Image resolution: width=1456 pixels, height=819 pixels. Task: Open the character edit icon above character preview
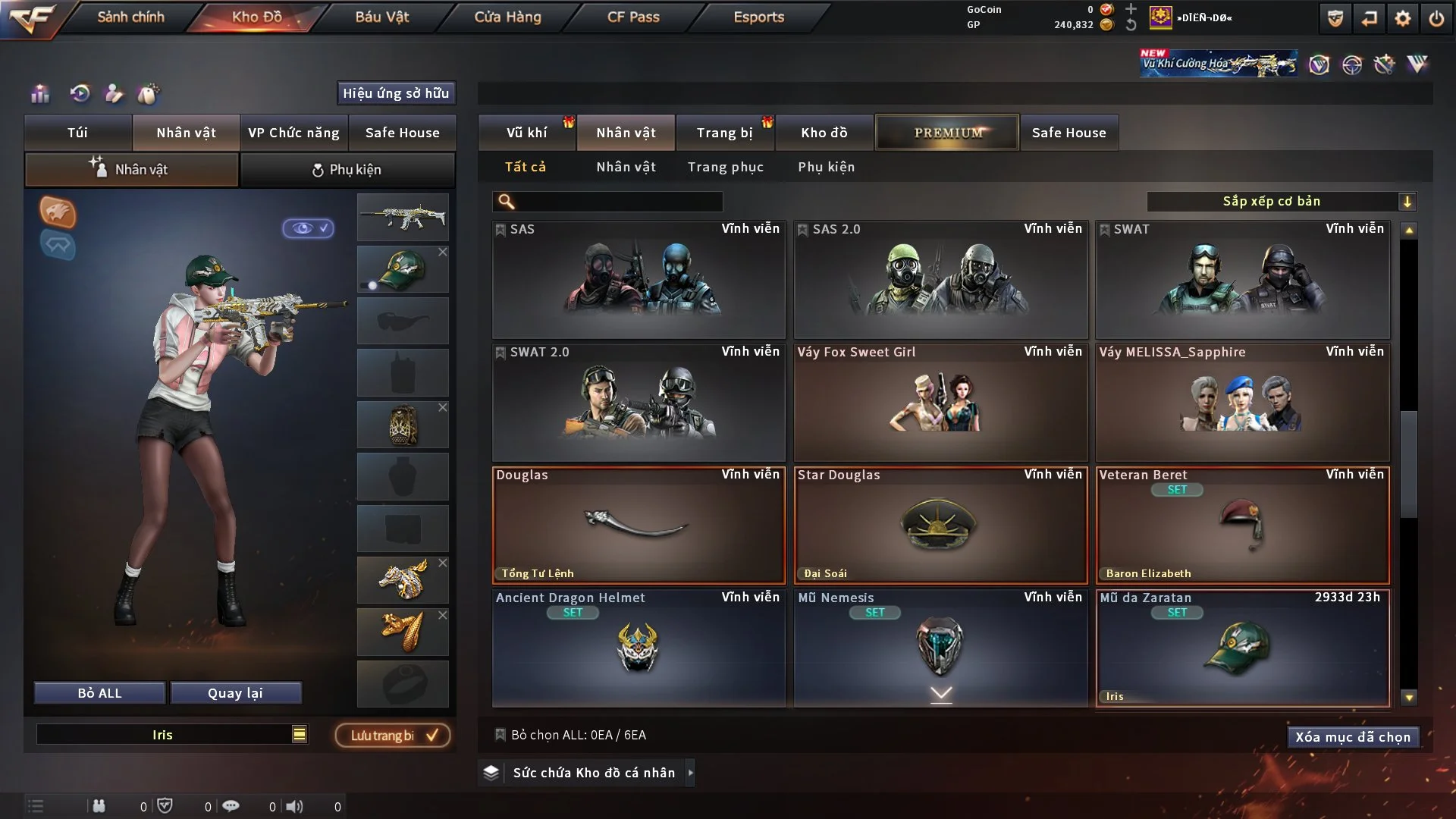(114, 94)
